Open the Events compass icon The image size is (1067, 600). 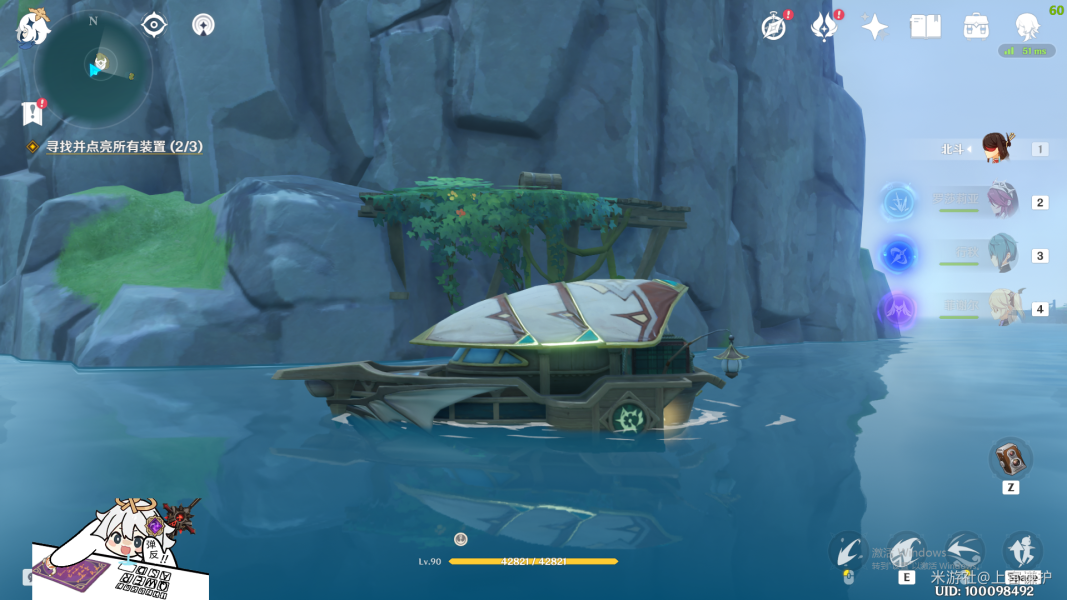tap(773, 27)
